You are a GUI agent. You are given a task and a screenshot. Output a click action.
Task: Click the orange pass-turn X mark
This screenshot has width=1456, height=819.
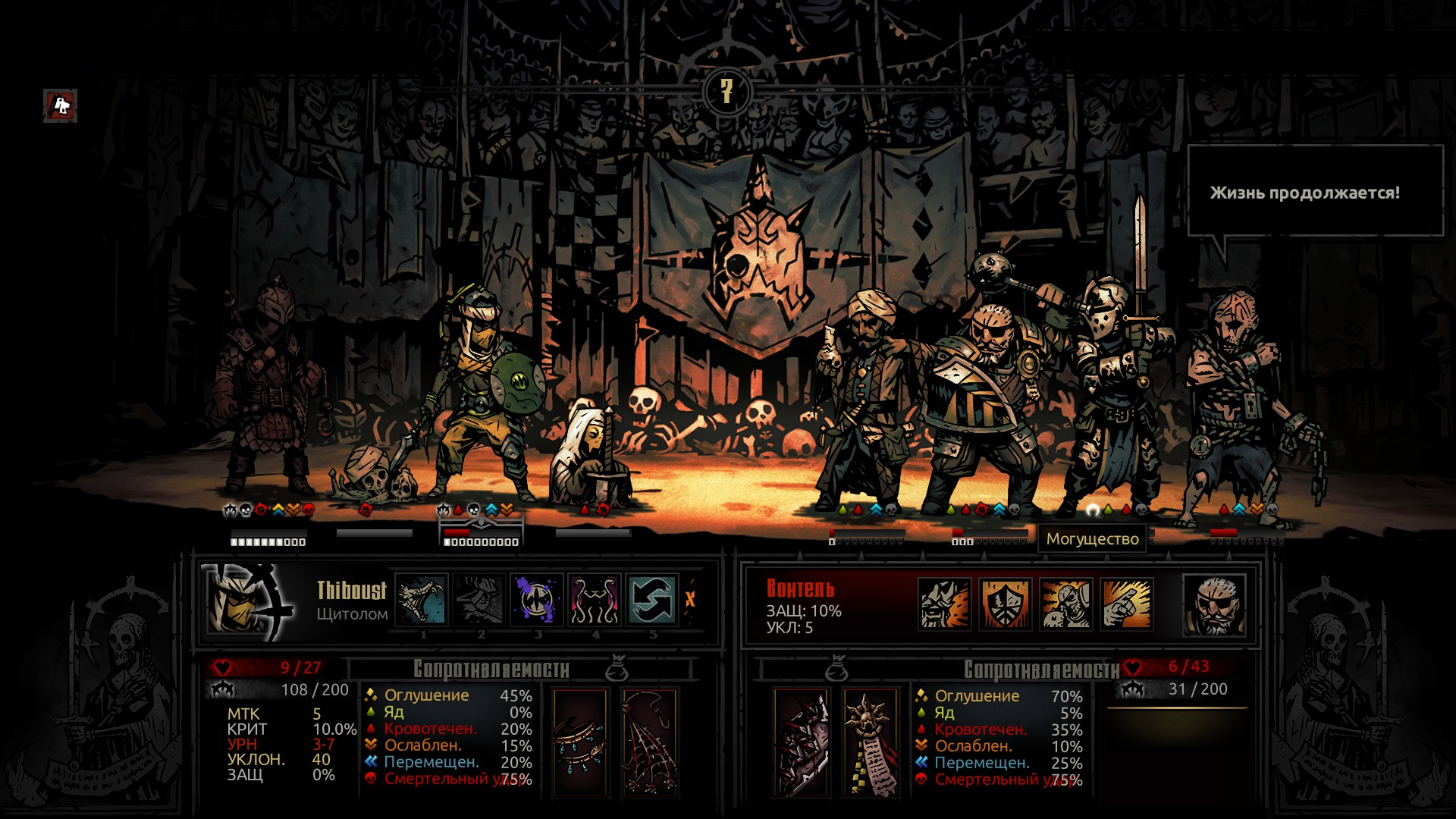[x=690, y=600]
